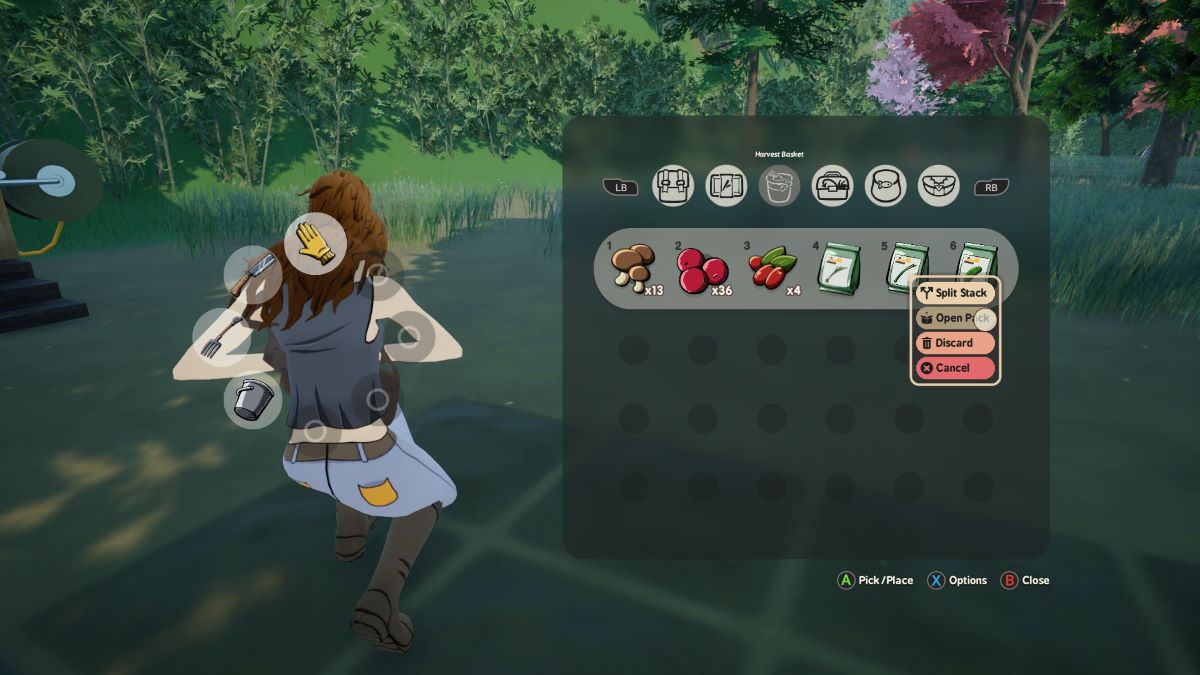Image resolution: width=1200 pixels, height=675 pixels.
Task: Equip the yellow glove tool
Action: (315, 243)
